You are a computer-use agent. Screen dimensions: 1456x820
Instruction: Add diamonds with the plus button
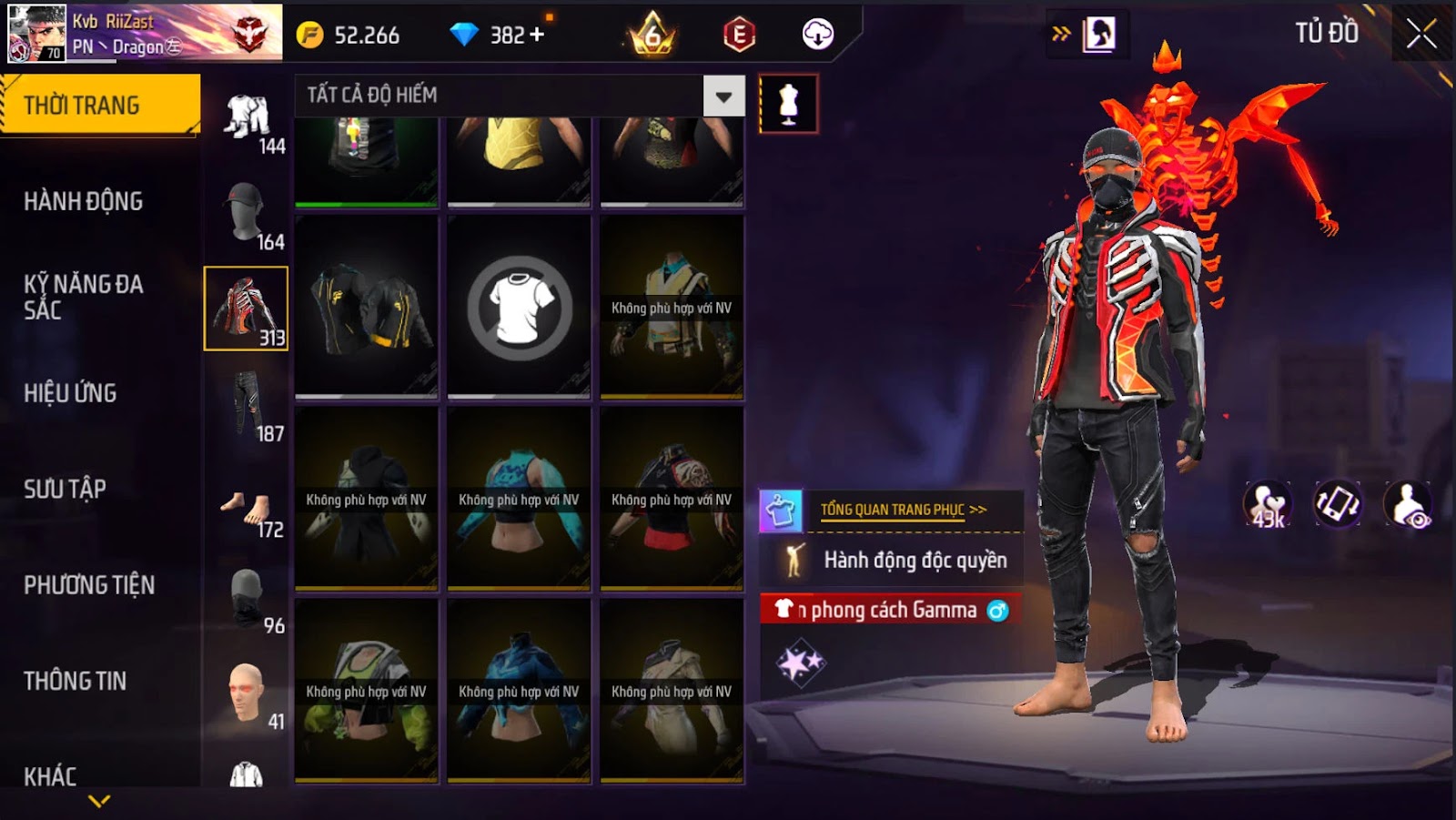[537, 35]
